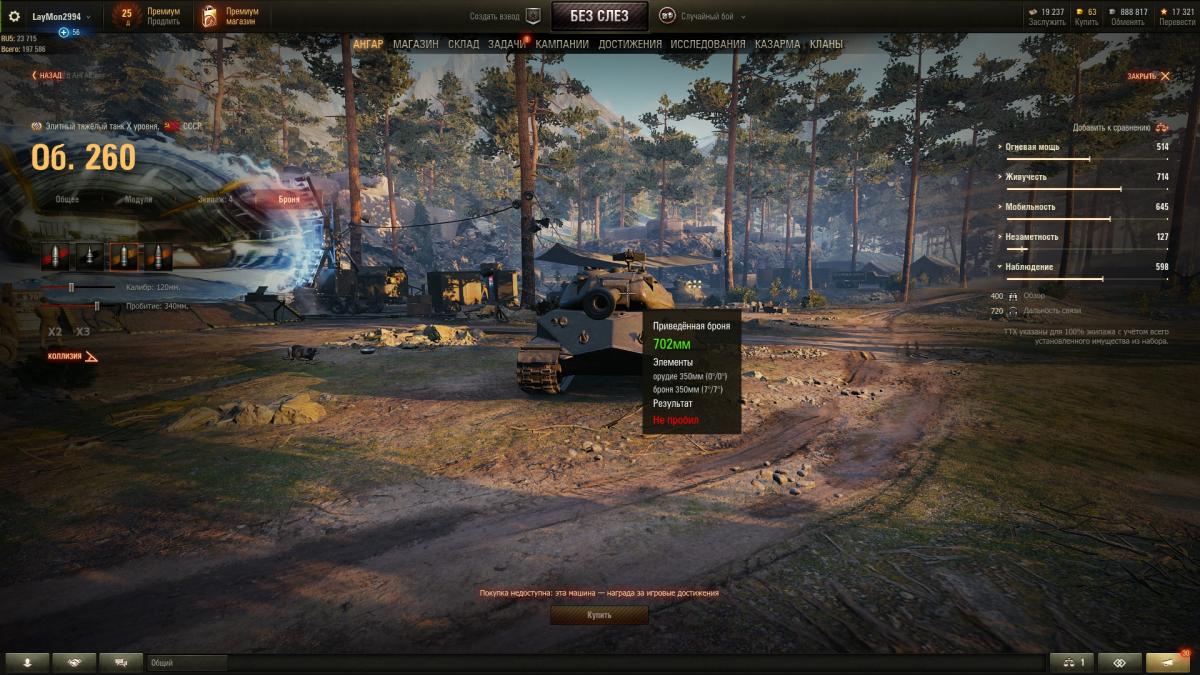Select the Броня tab
1200x675 pixels.
(x=288, y=199)
